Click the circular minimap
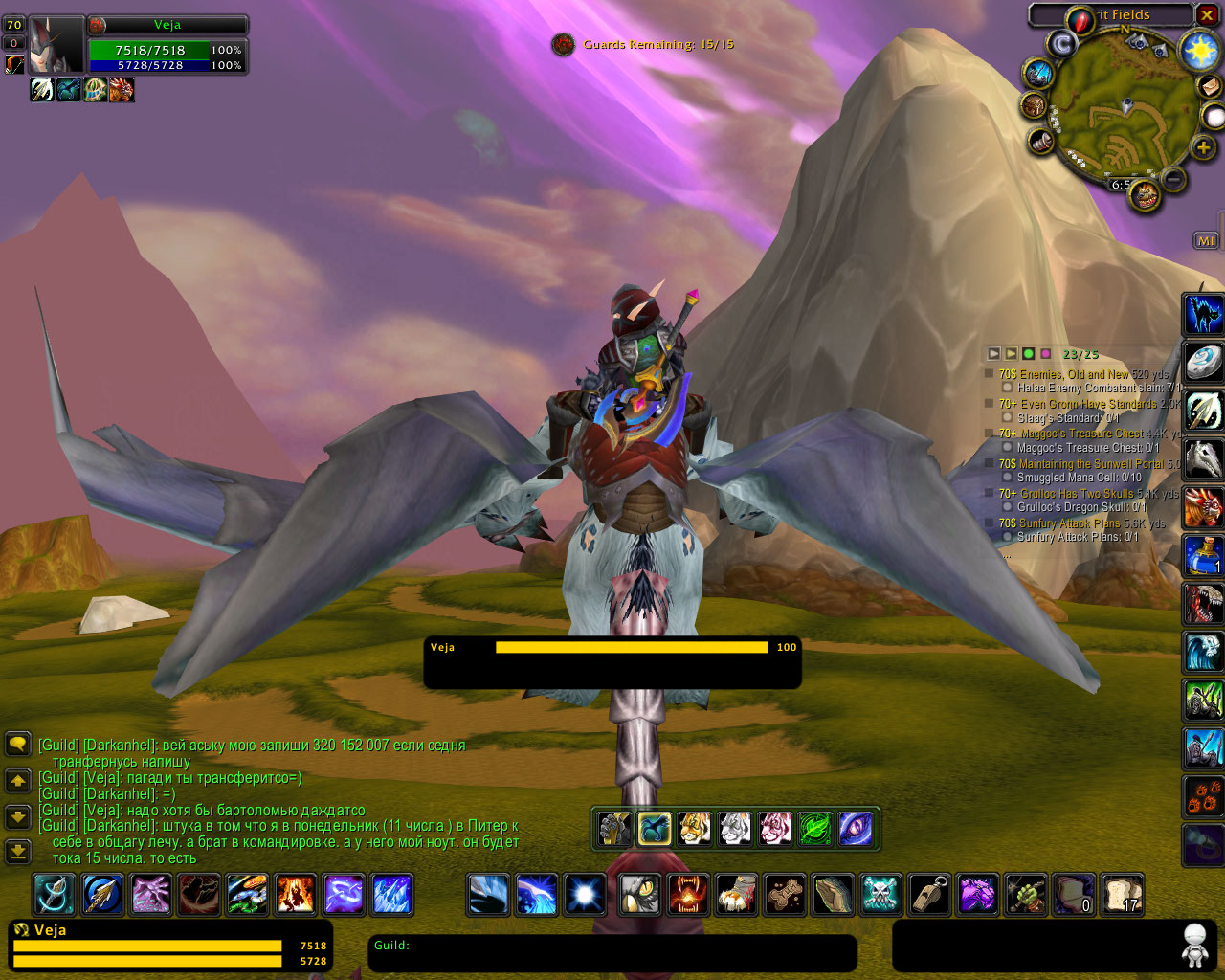 tap(1123, 106)
